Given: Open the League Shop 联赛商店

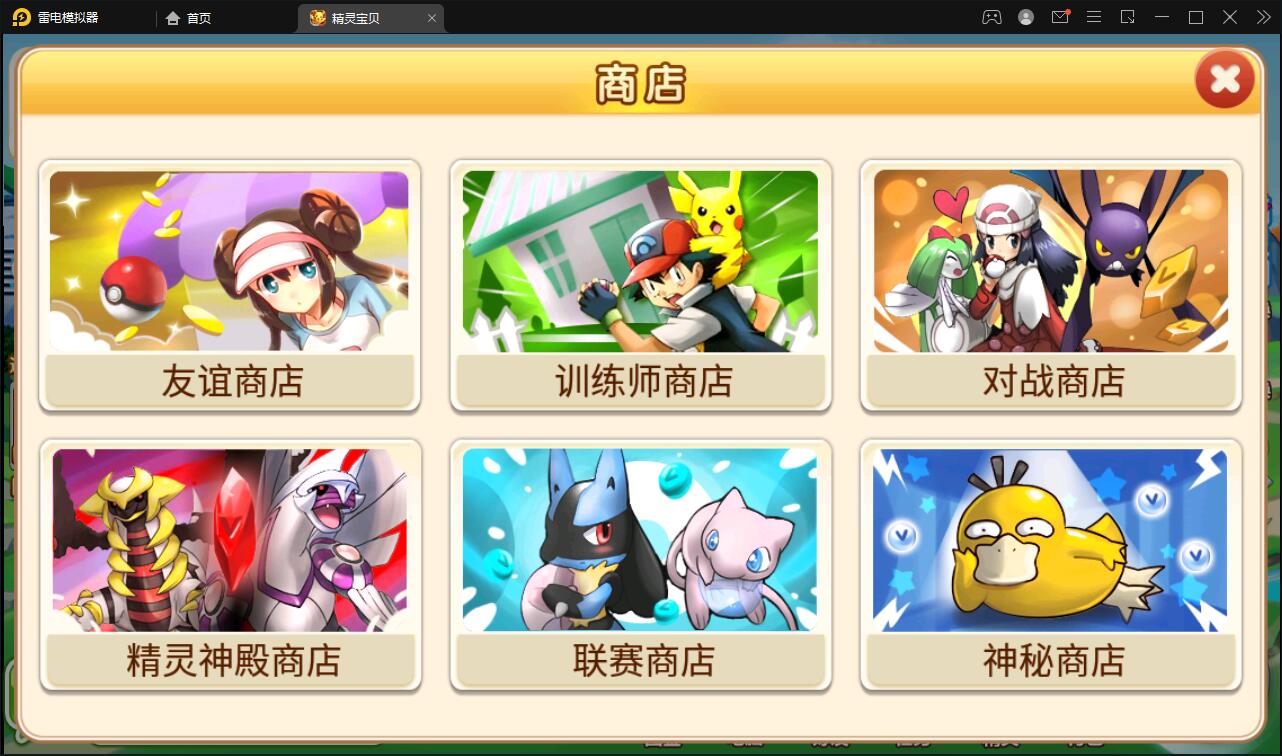Looking at the screenshot, I should pos(640,565).
